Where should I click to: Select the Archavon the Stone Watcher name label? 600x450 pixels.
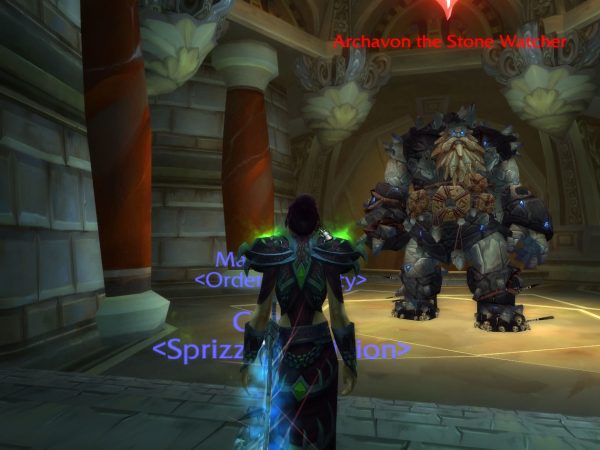click(x=449, y=42)
